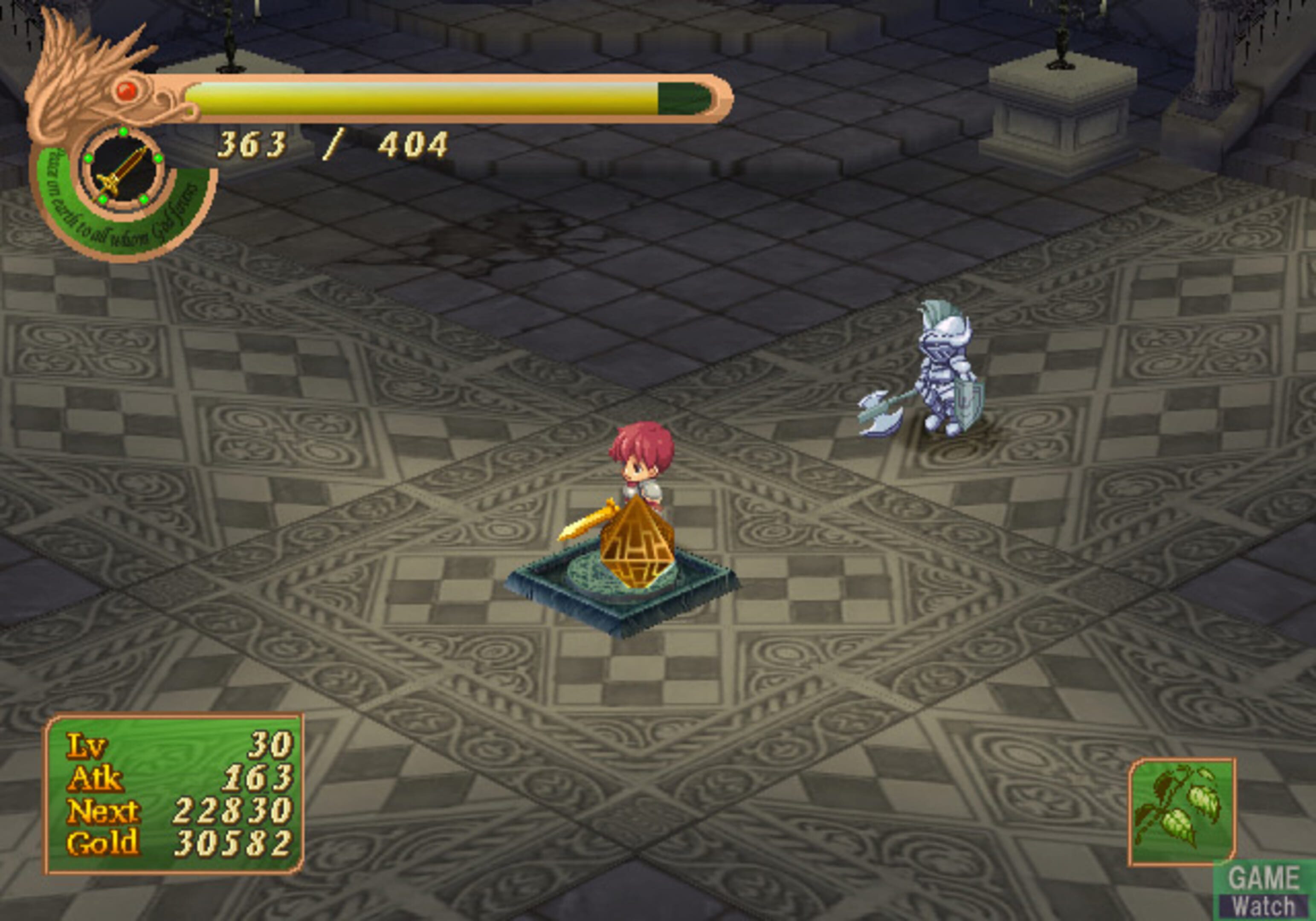Select the Gold 30582 row in the stats panel
The image size is (1316, 921).
(x=166, y=841)
